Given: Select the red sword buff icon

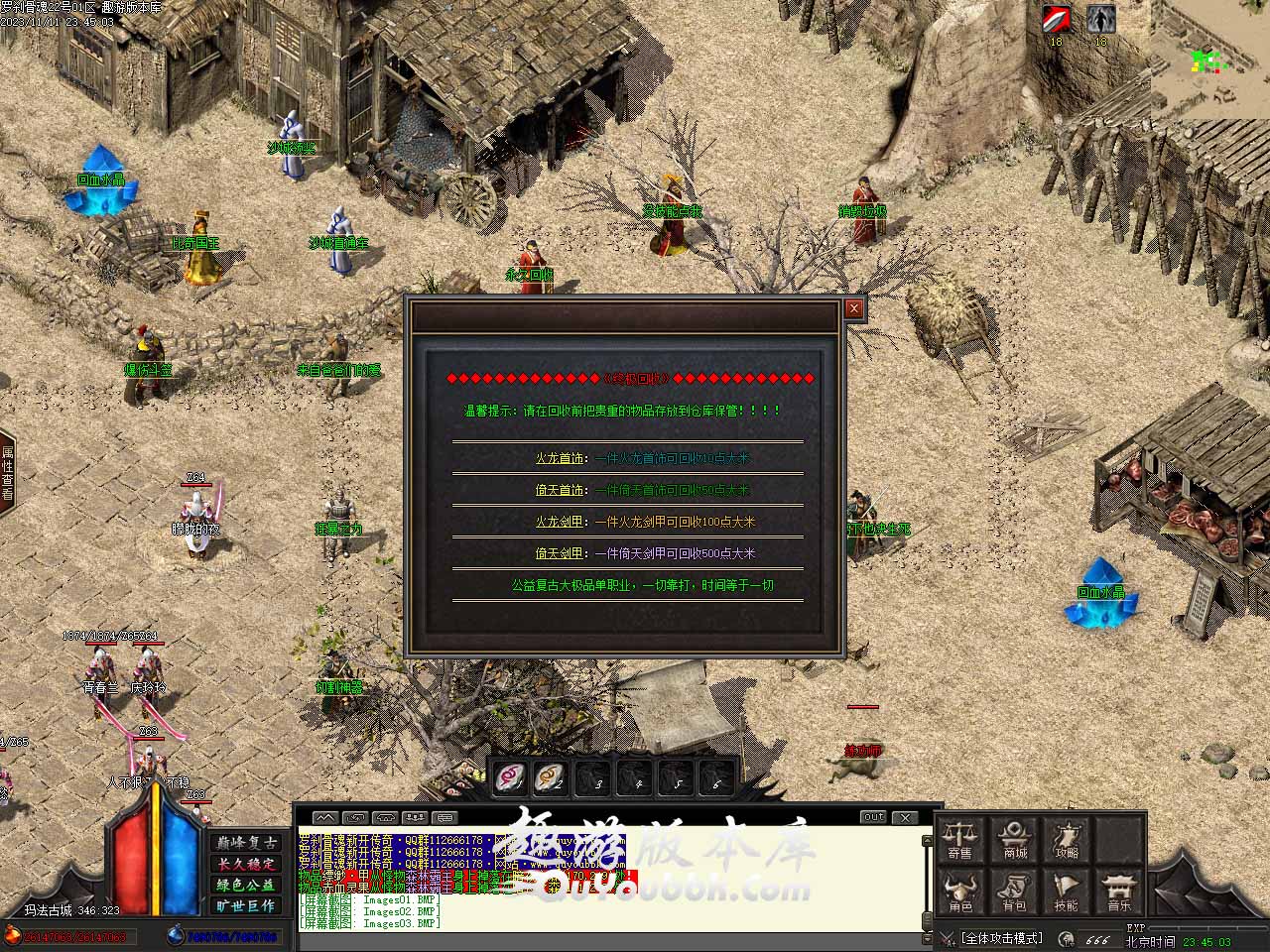Looking at the screenshot, I should tap(1056, 20).
